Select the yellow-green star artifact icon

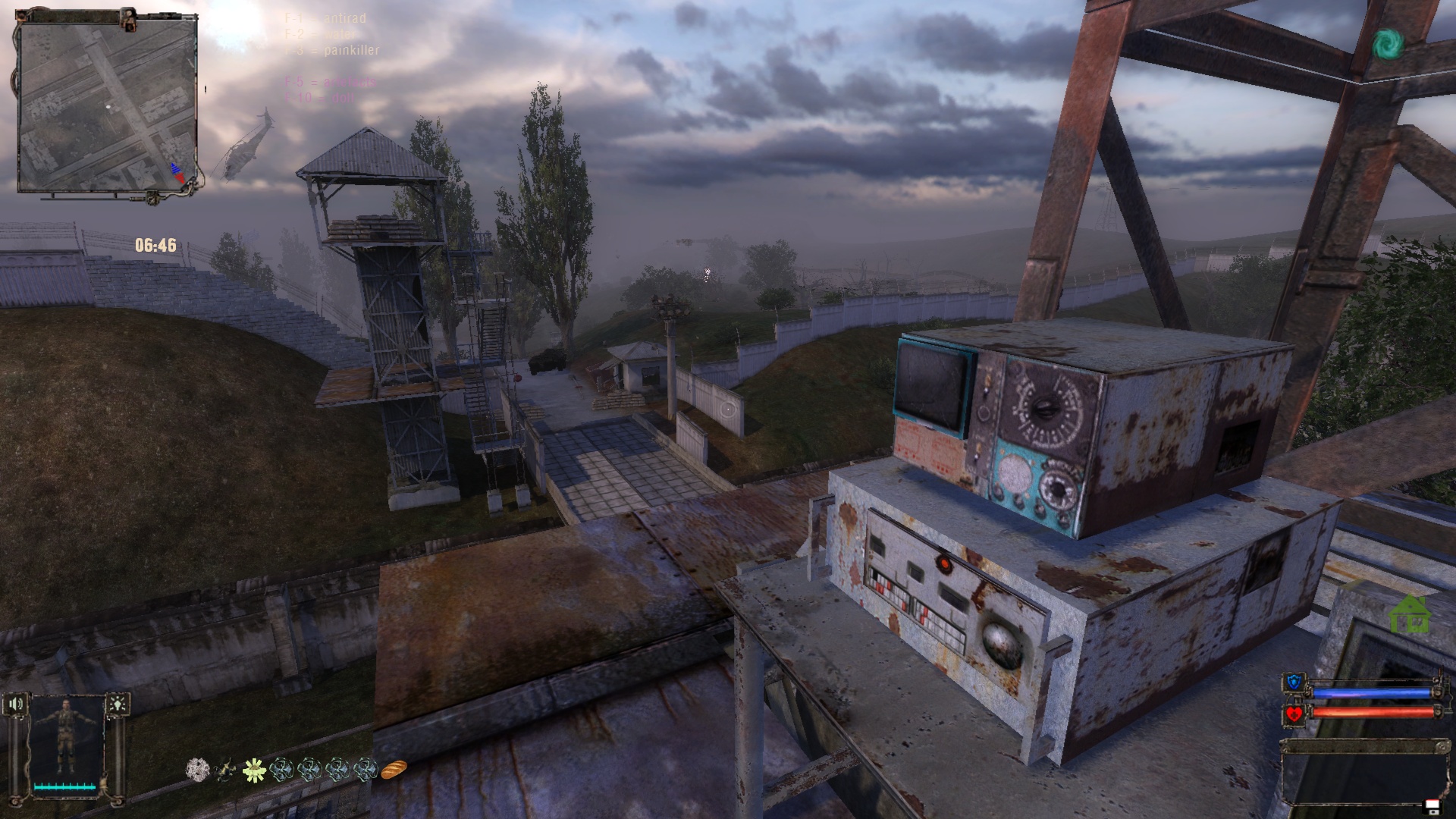[253, 770]
